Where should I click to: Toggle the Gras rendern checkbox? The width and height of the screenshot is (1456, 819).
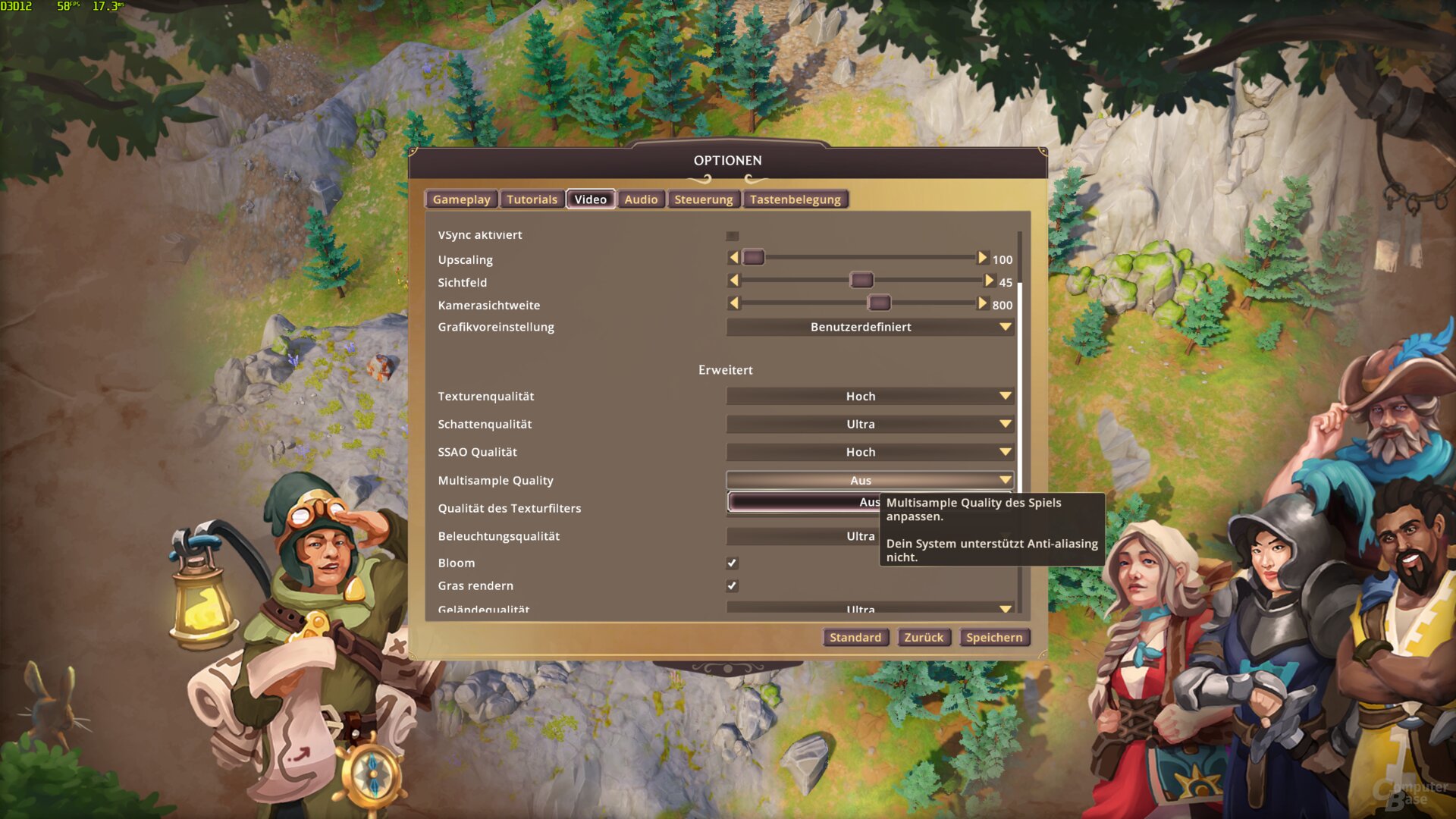732,585
